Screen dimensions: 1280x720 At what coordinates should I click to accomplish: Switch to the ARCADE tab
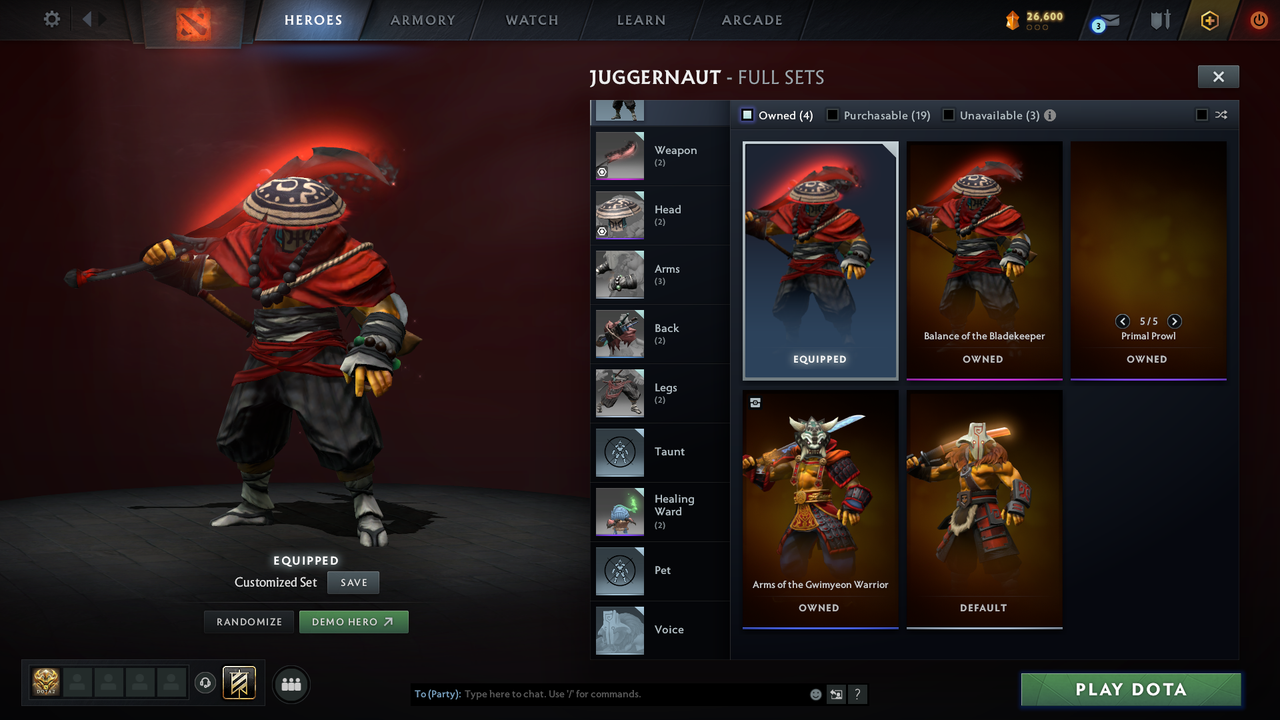[751, 20]
